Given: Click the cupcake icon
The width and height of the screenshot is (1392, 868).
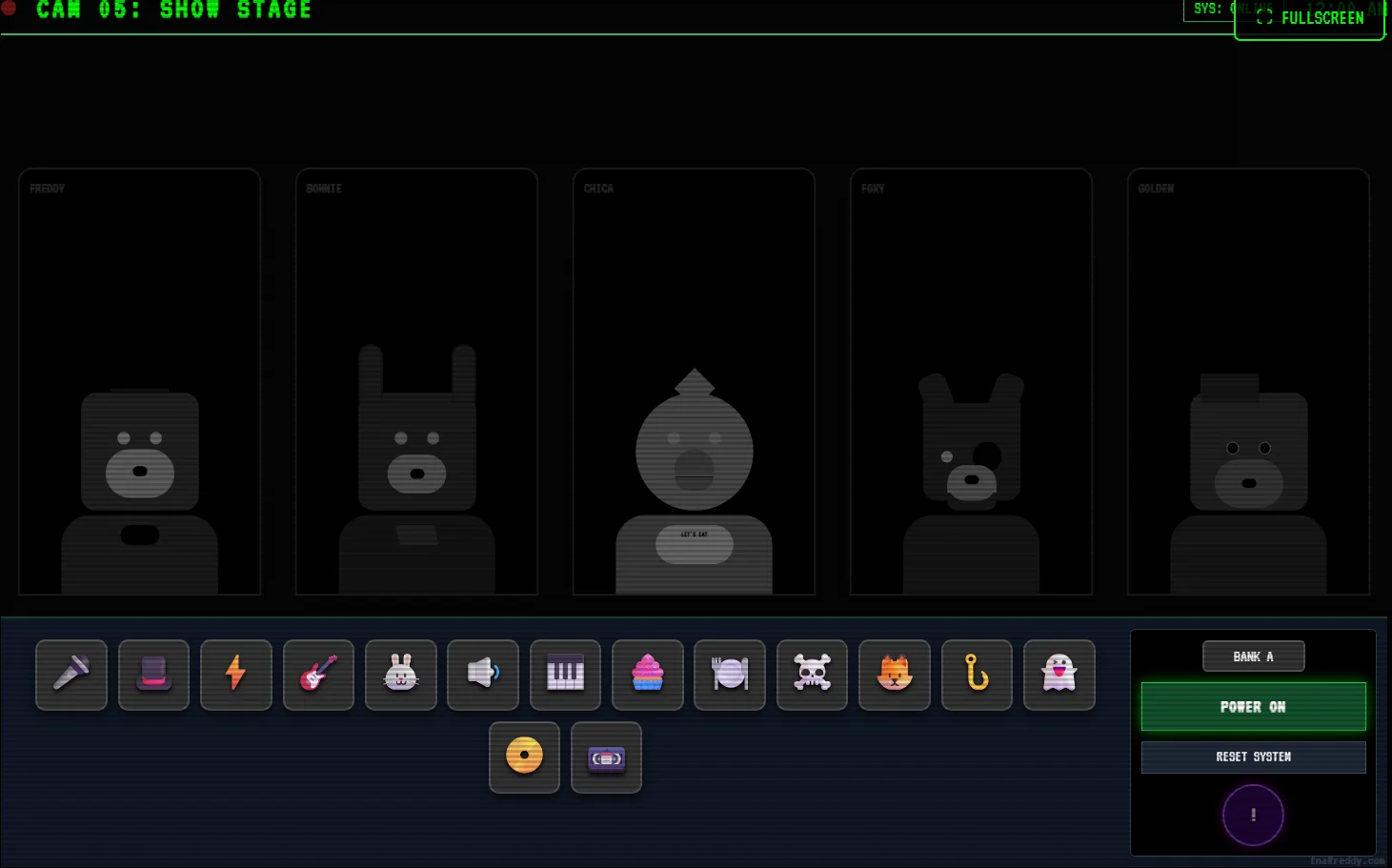Looking at the screenshot, I should point(647,675).
